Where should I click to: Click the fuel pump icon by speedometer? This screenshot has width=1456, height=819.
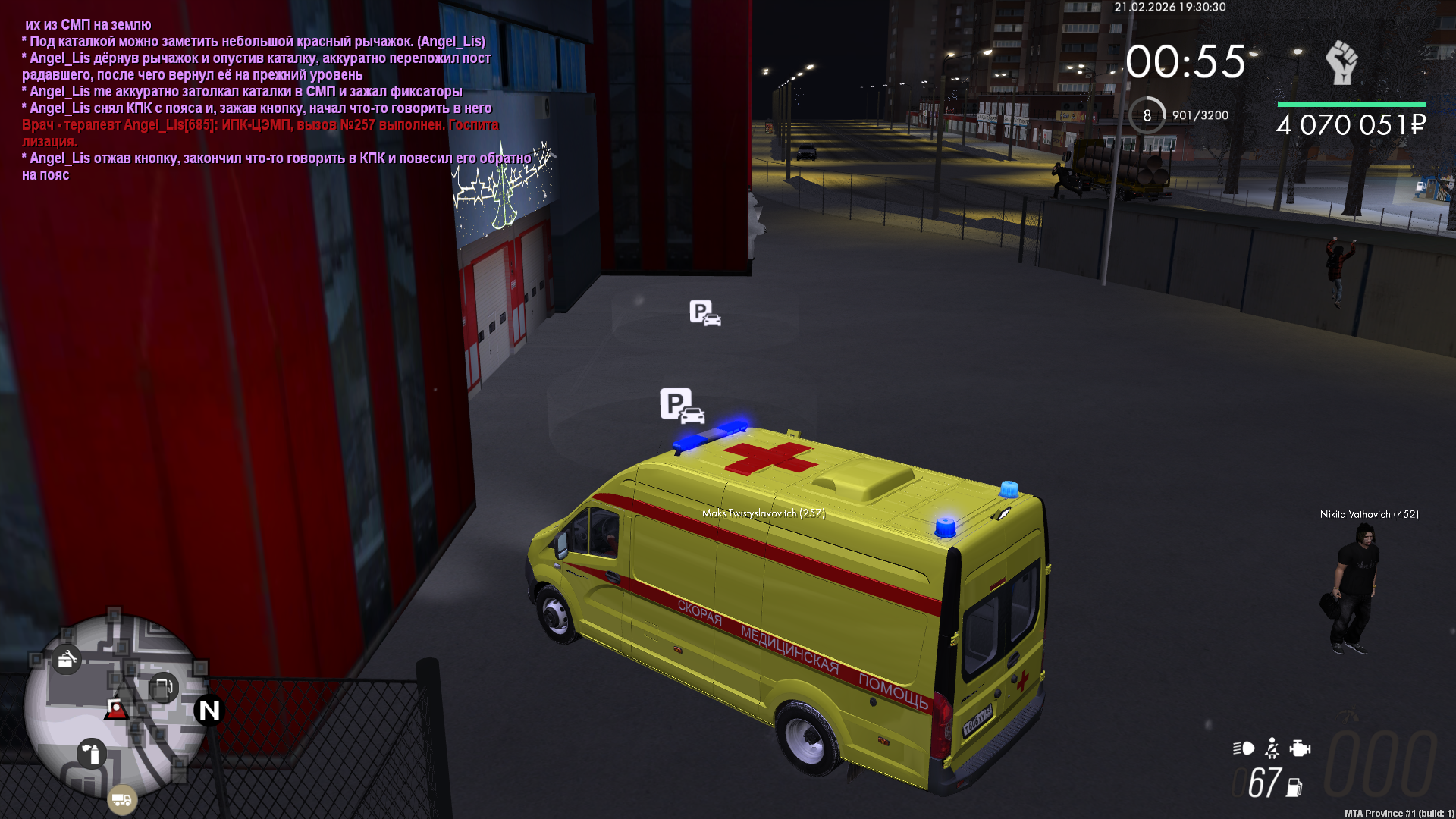coord(1294,788)
